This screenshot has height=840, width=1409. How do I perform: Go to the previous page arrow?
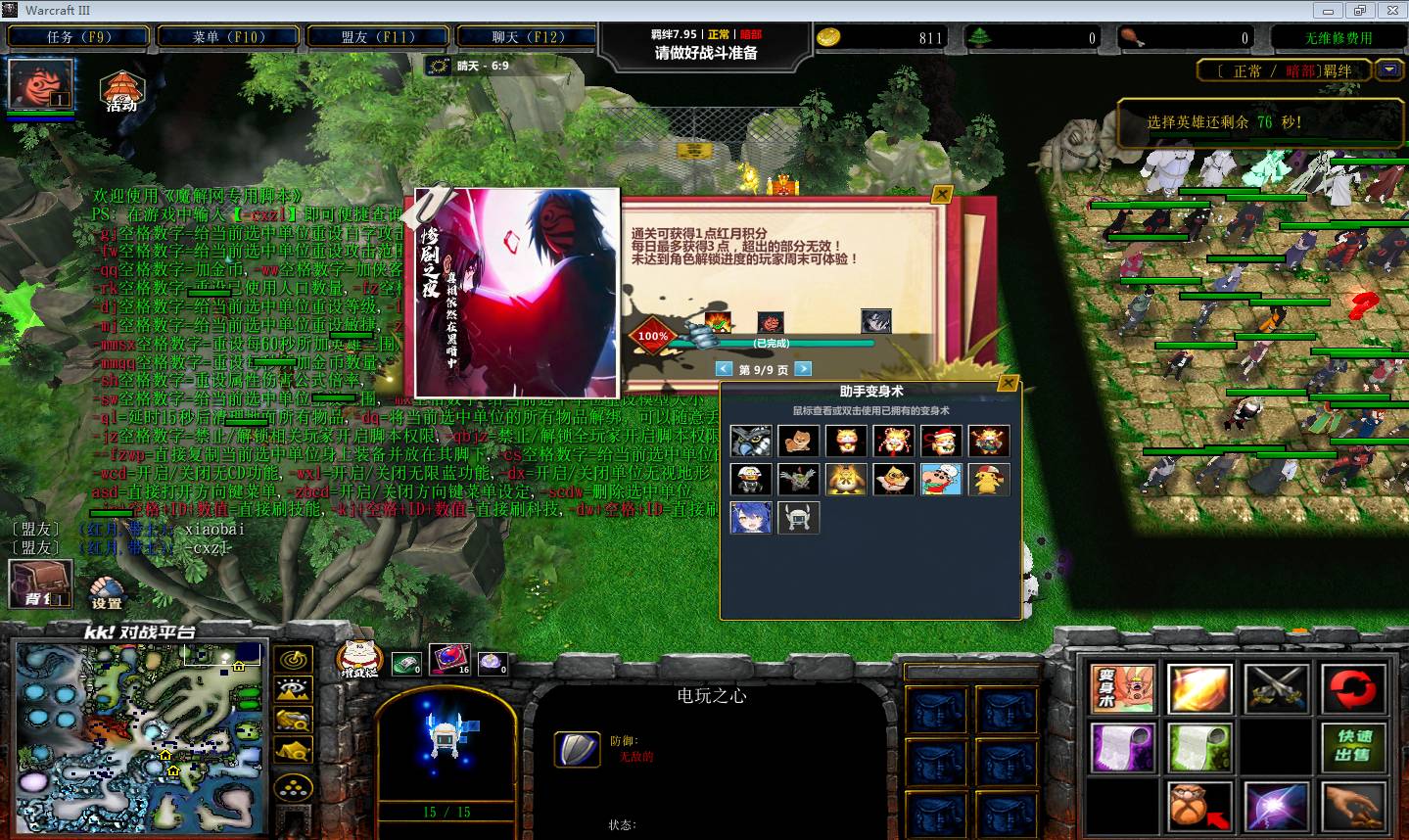click(x=724, y=369)
